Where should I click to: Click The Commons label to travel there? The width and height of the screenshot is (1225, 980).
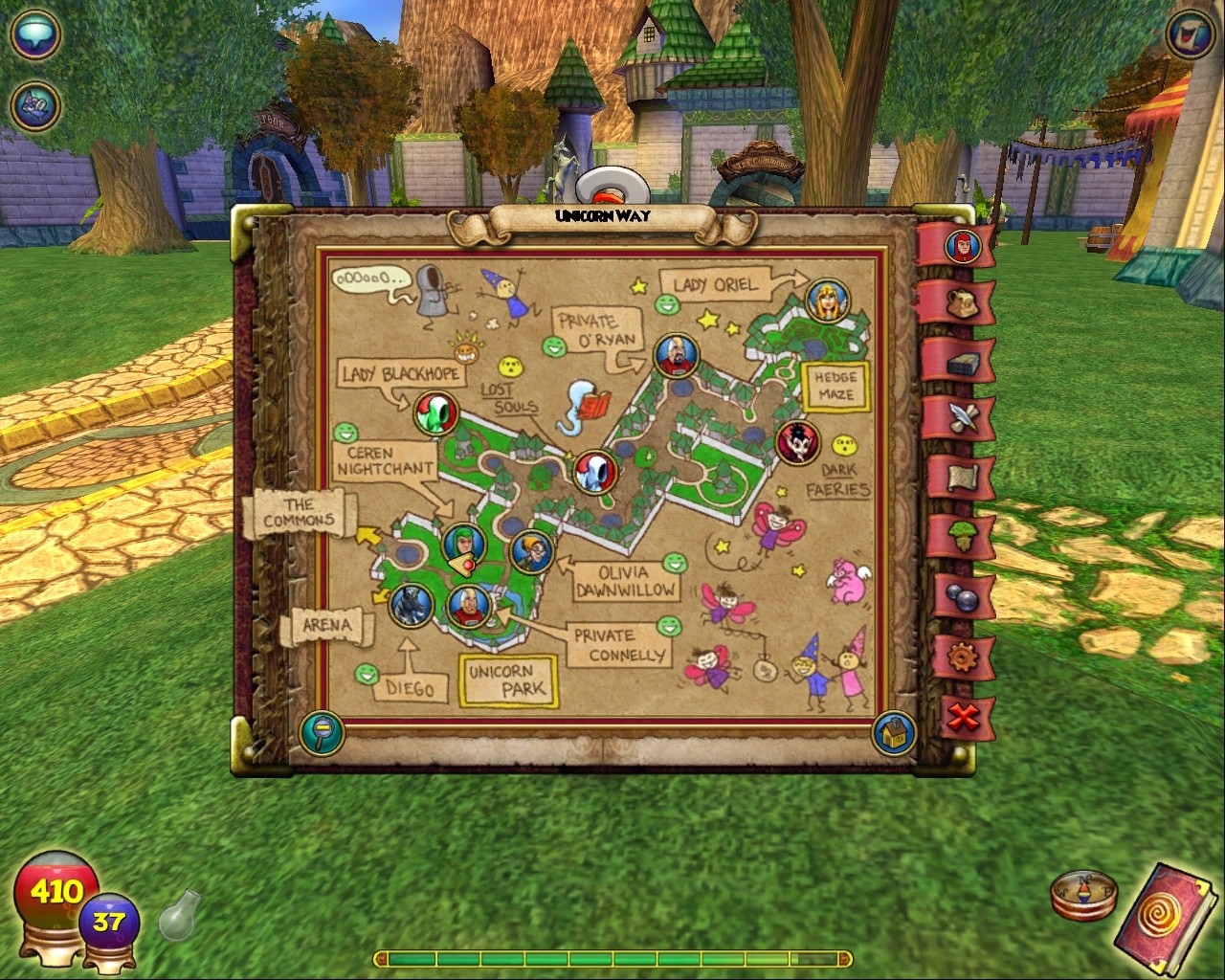point(300,512)
